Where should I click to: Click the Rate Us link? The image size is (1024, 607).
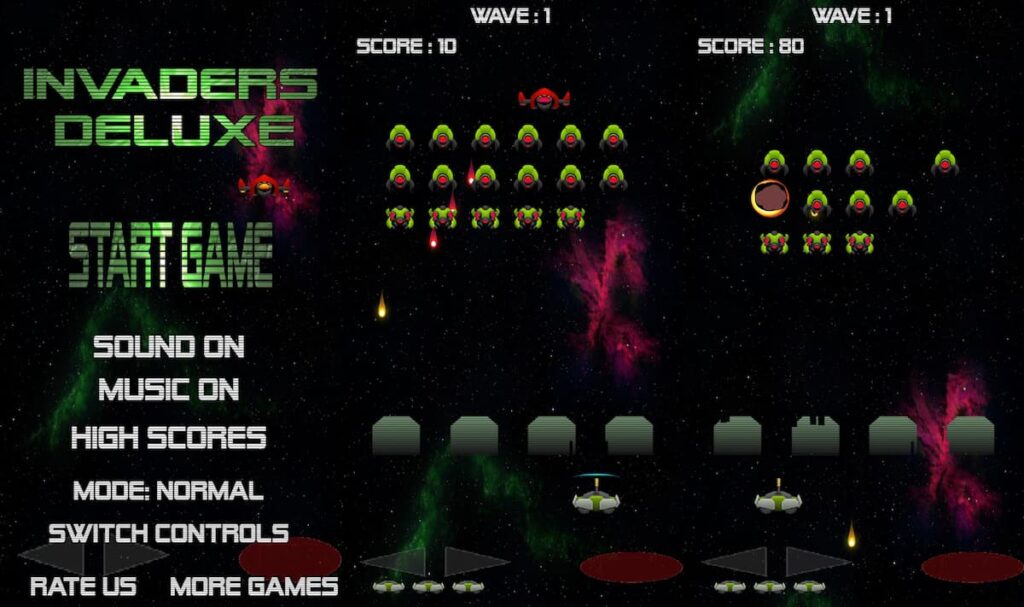click(x=83, y=586)
